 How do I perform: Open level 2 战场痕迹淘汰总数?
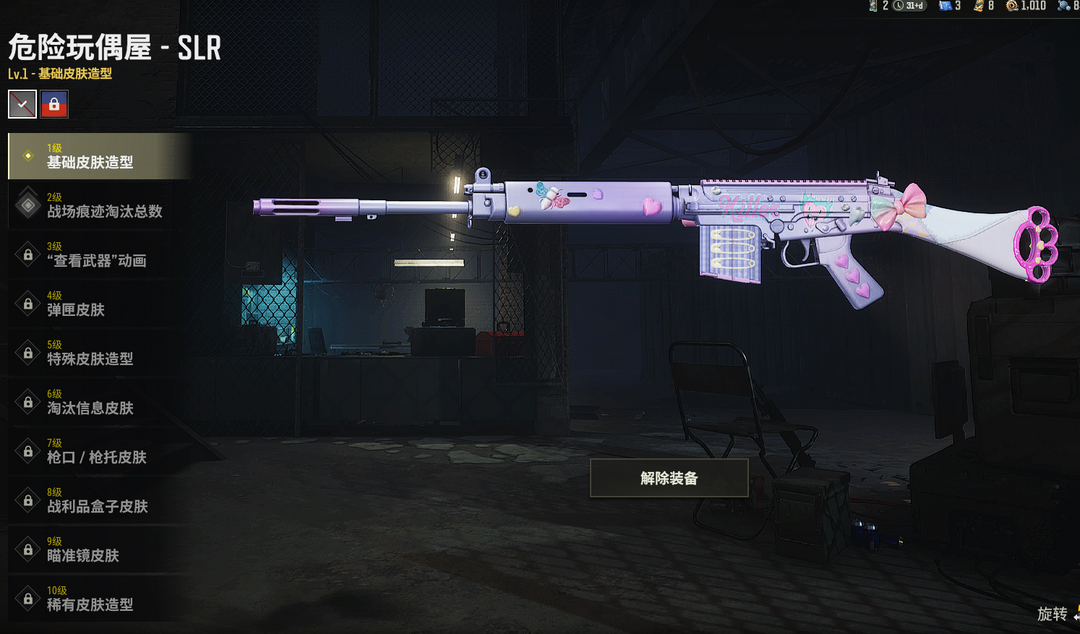(98, 205)
